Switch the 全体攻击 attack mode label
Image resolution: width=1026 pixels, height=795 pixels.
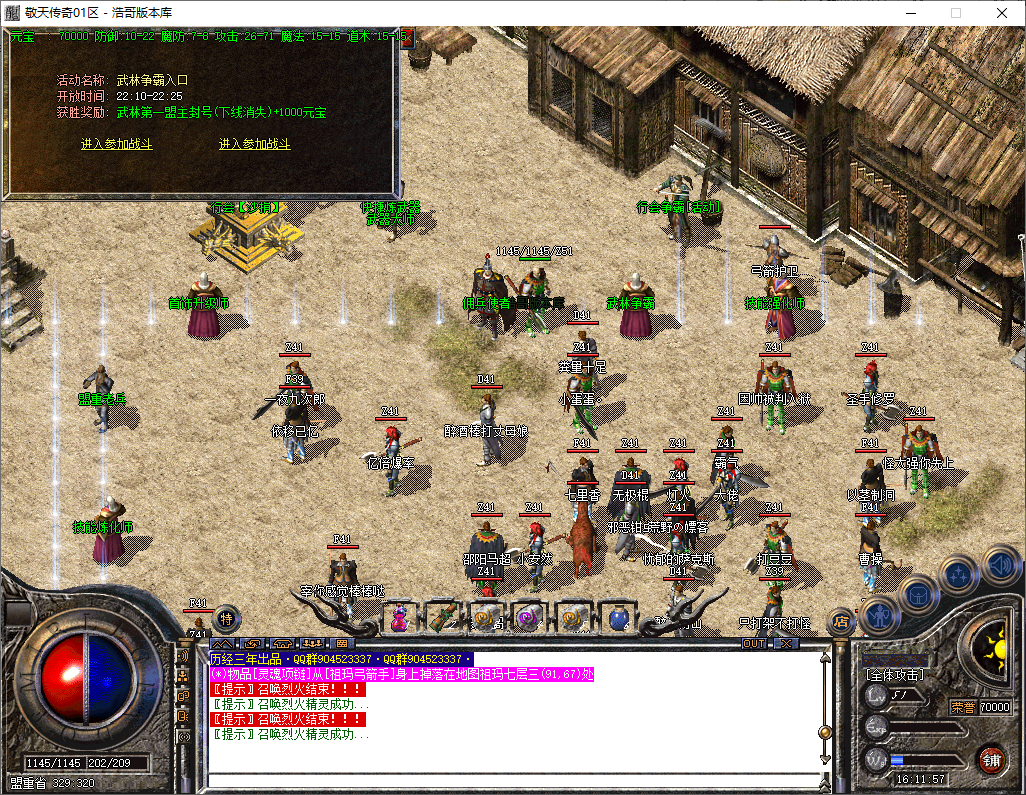coord(896,675)
